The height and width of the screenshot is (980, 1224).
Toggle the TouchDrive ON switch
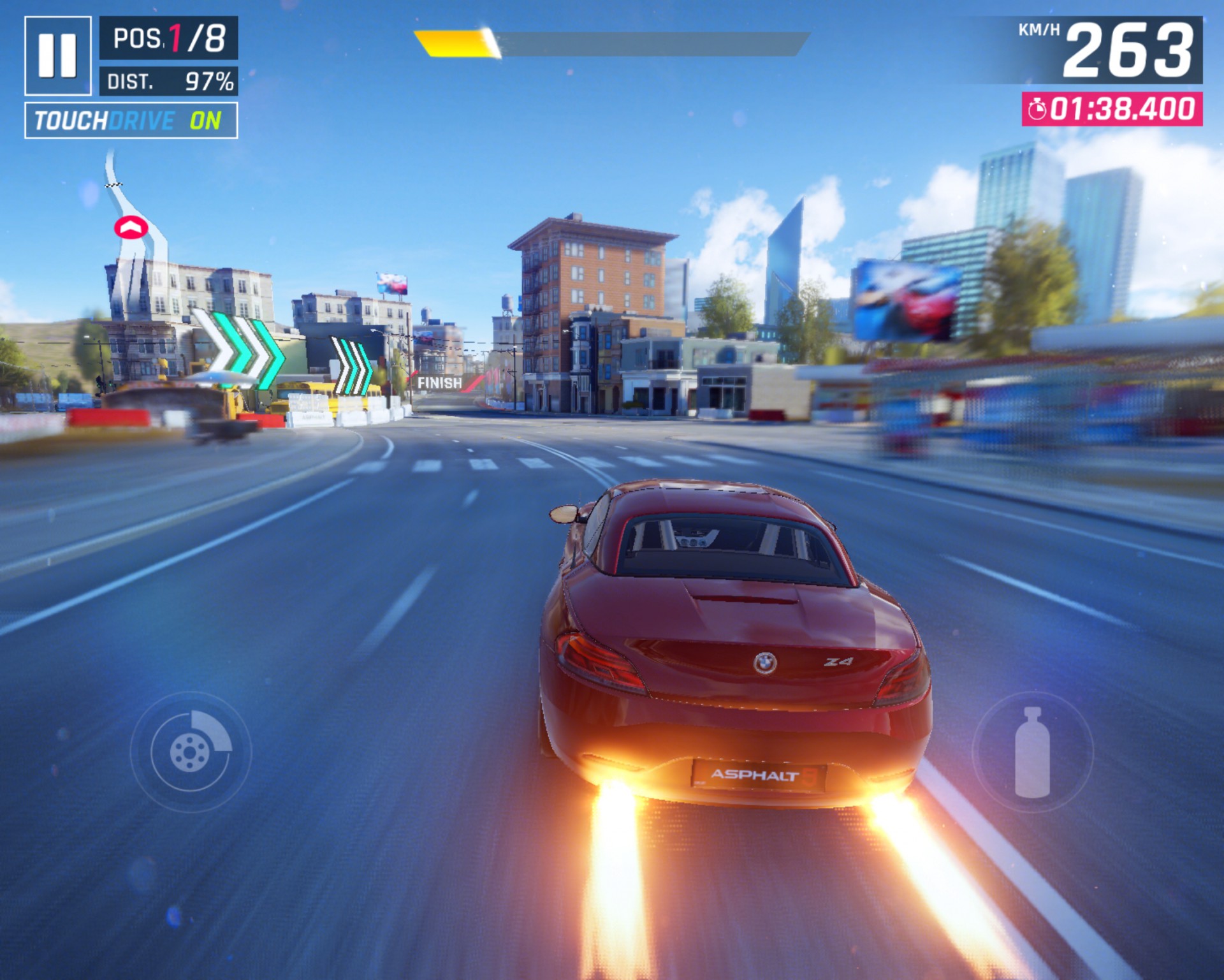click(131, 121)
